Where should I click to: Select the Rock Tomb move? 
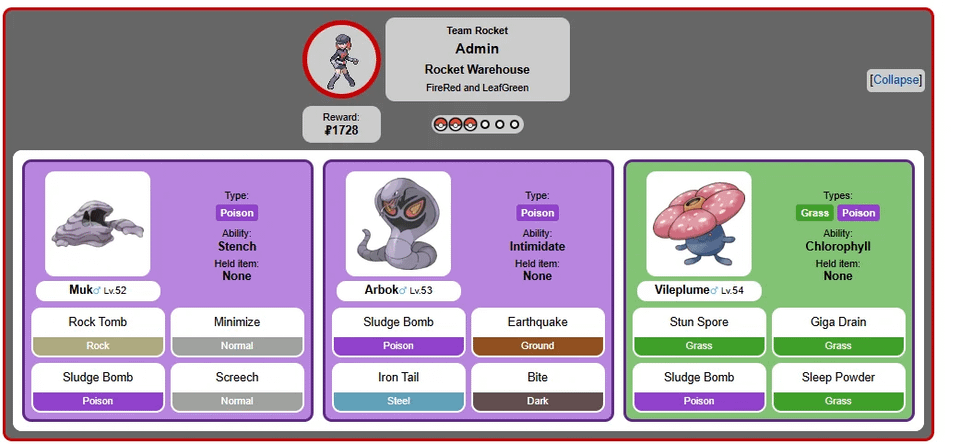point(98,322)
